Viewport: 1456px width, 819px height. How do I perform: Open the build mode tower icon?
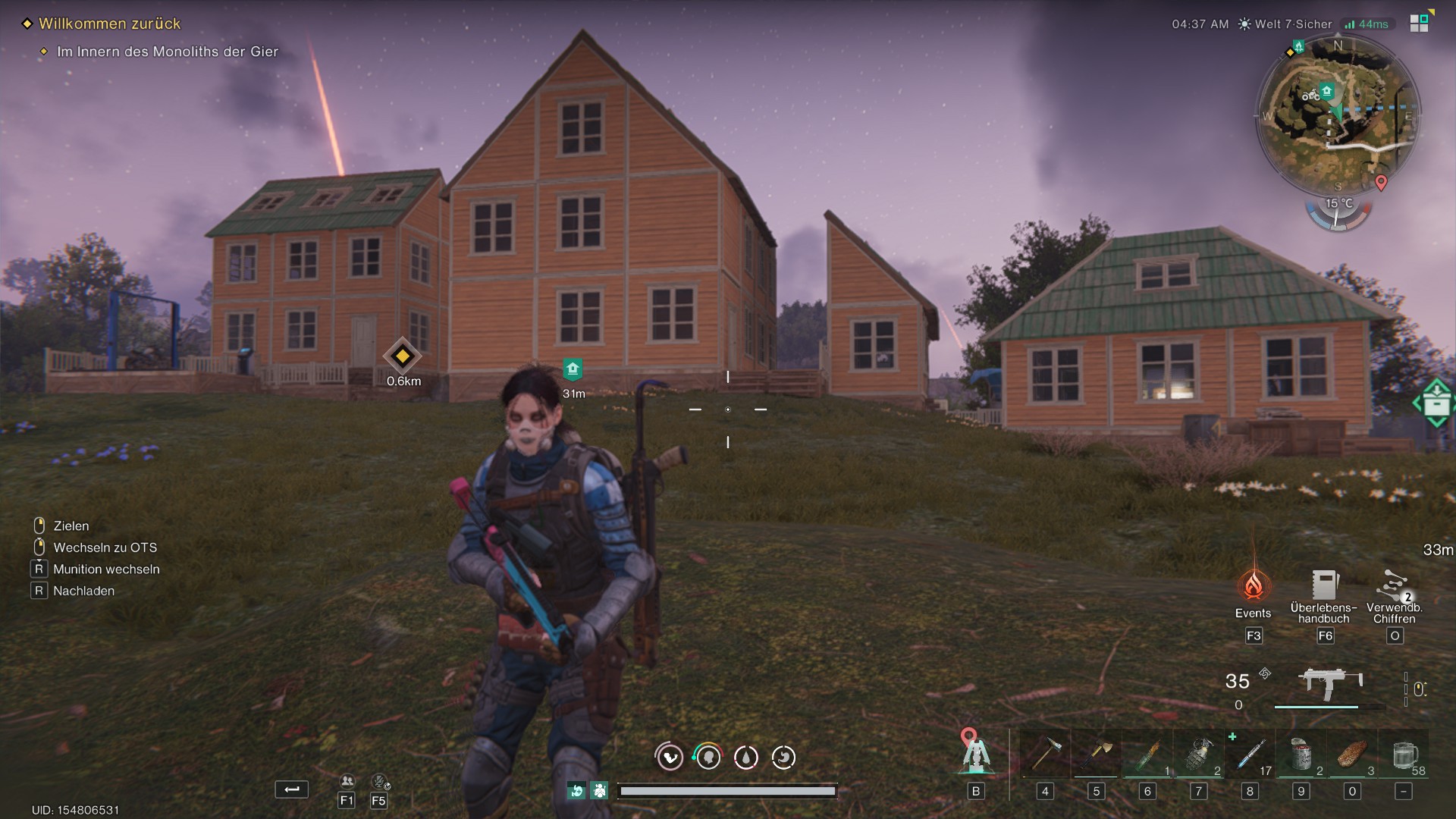975,752
